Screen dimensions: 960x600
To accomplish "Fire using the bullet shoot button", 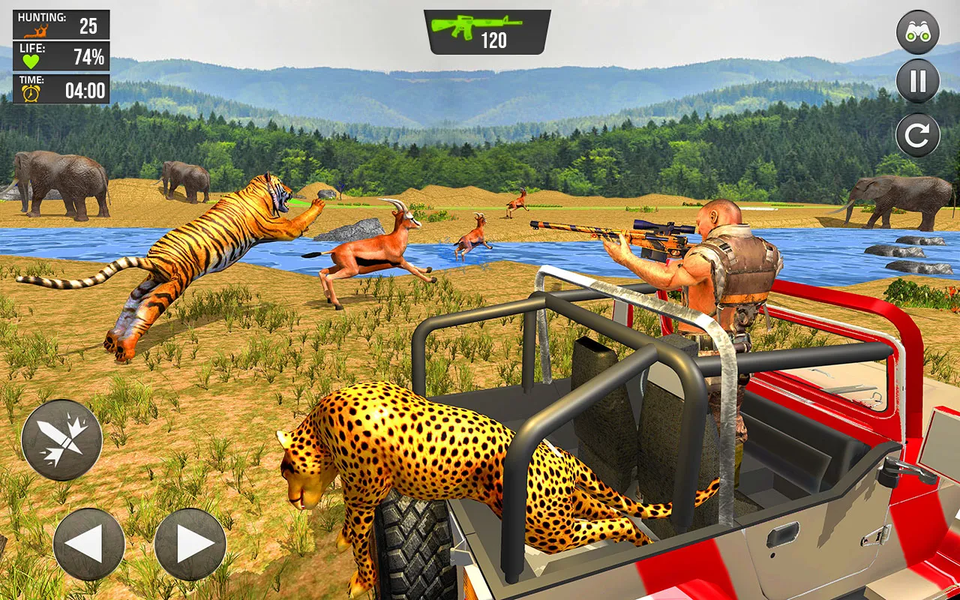I will click(x=62, y=440).
